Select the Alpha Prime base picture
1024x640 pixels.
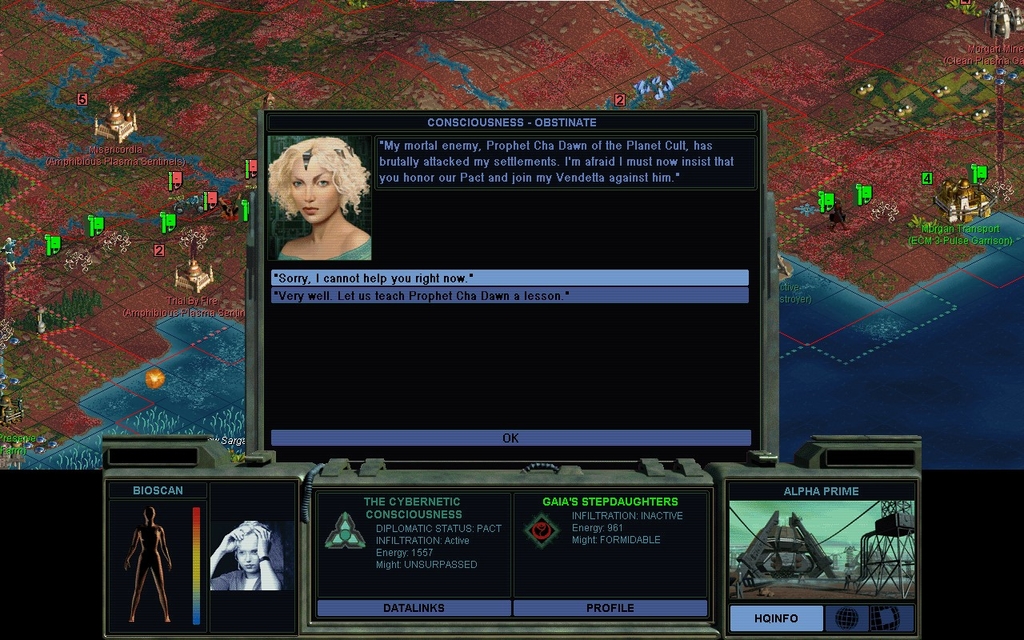(821, 551)
